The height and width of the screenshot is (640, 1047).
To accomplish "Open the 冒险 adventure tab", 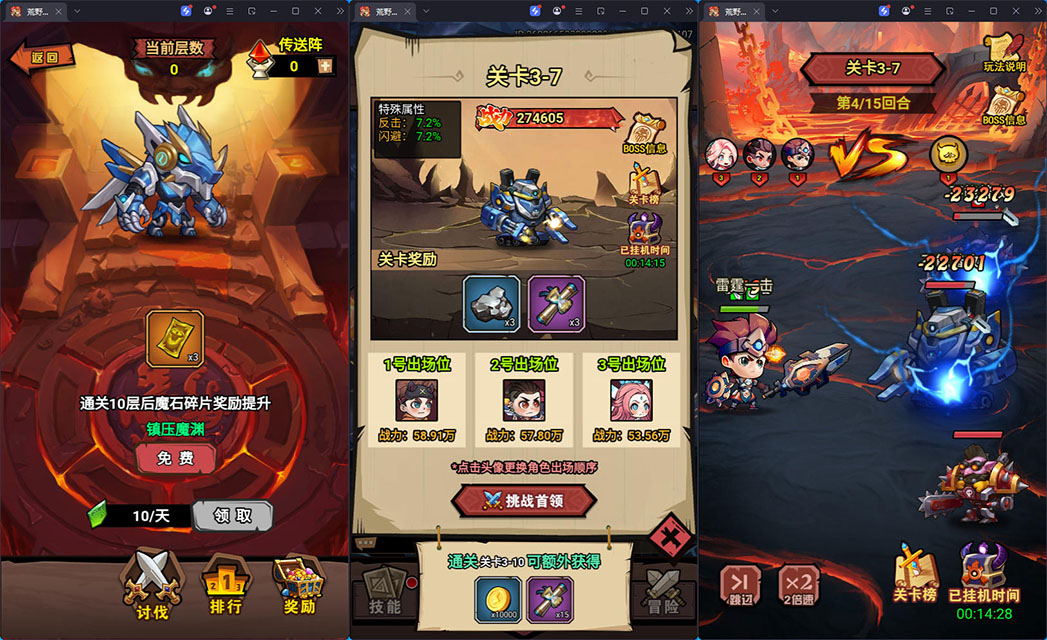I will pos(662,590).
